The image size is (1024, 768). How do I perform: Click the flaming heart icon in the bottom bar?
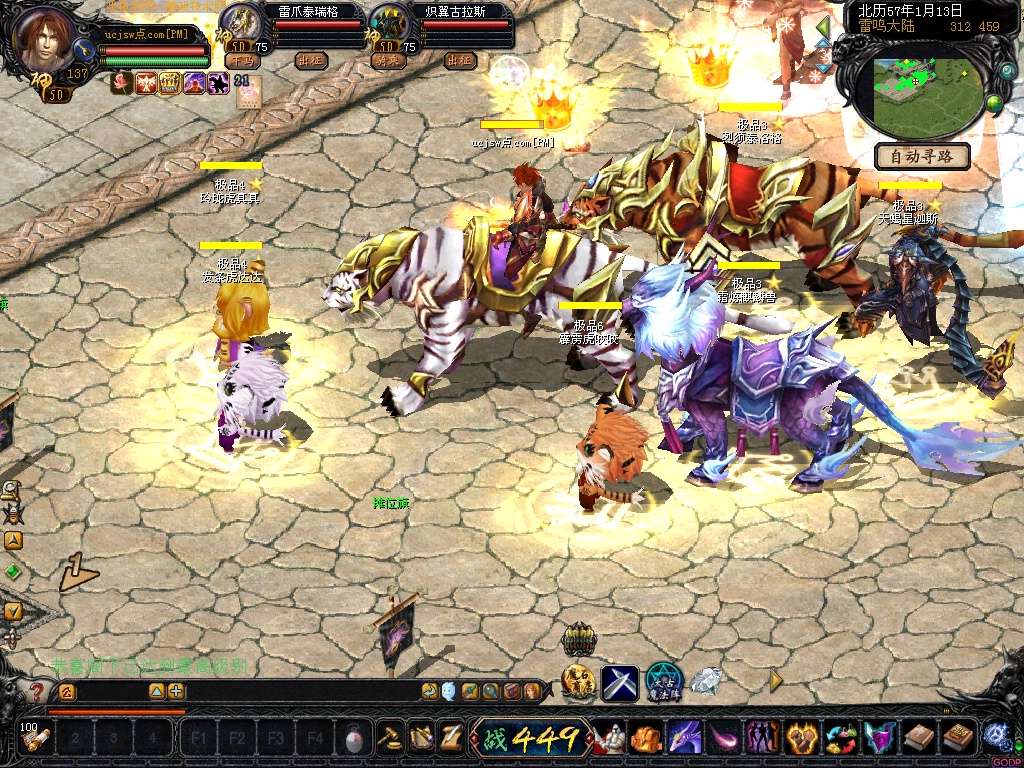pyautogui.click(x=801, y=739)
